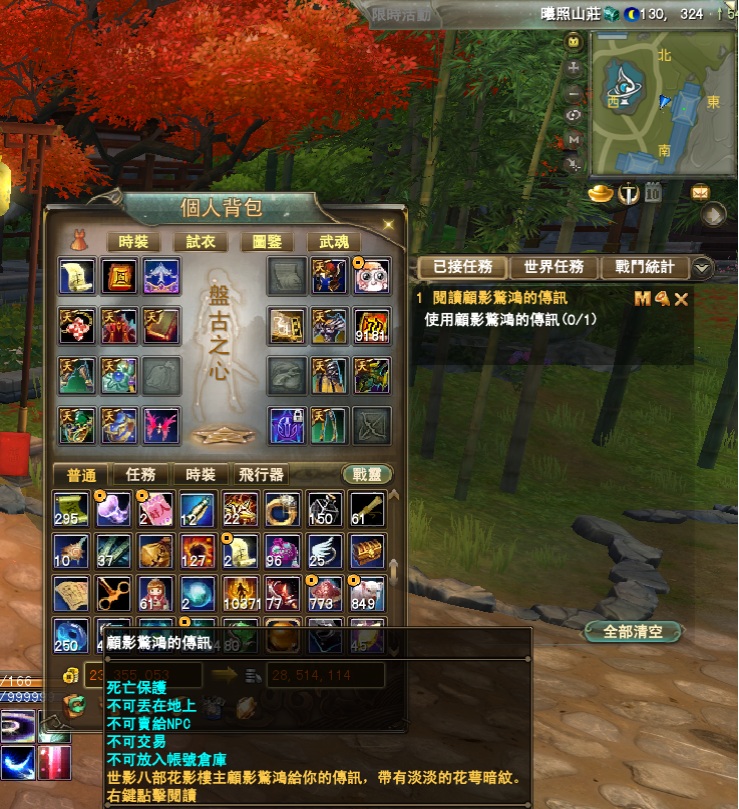Open the mail envelope icon
Screen dimensions: 739x809
click(x=700, y=192)
